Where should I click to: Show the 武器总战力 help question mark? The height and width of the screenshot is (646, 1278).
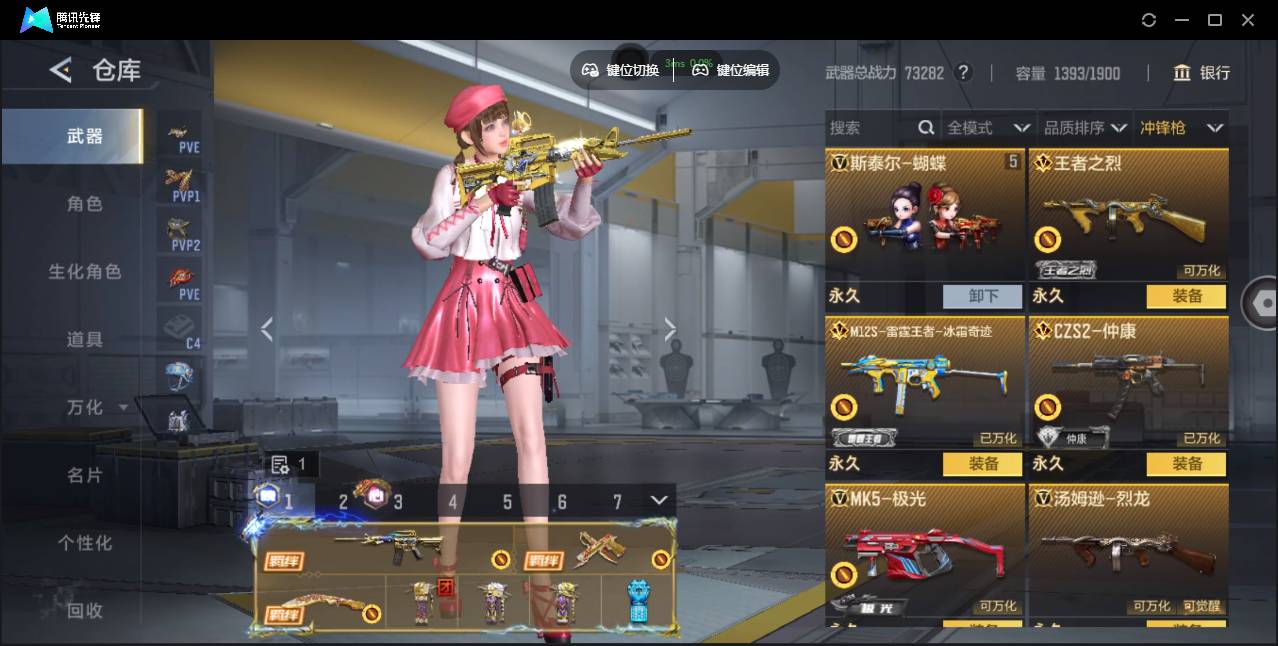pos(963,73)
